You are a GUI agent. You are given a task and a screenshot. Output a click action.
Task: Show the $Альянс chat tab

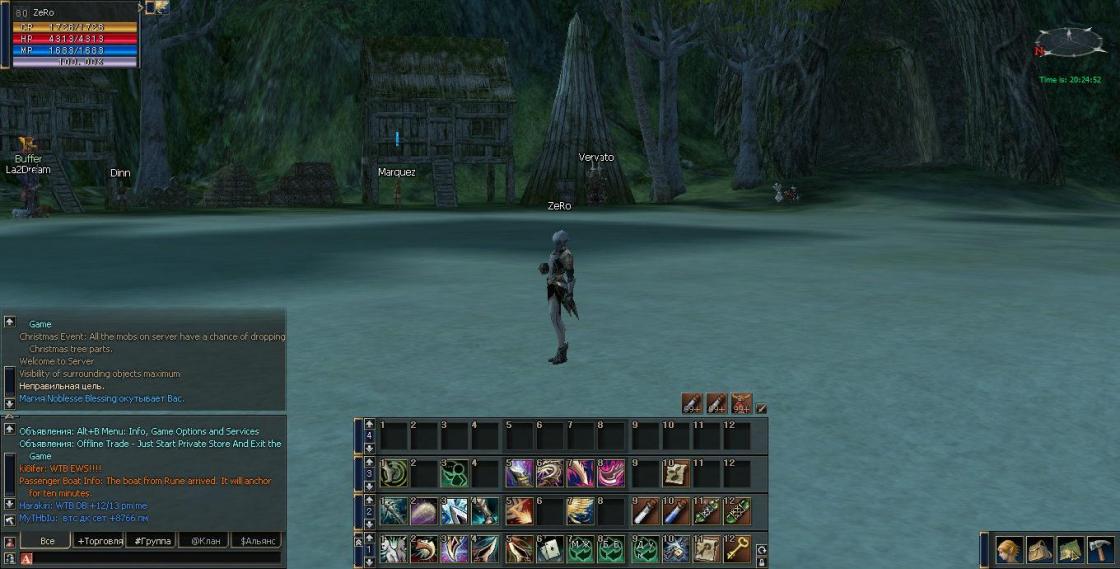[x=256, y=540]
